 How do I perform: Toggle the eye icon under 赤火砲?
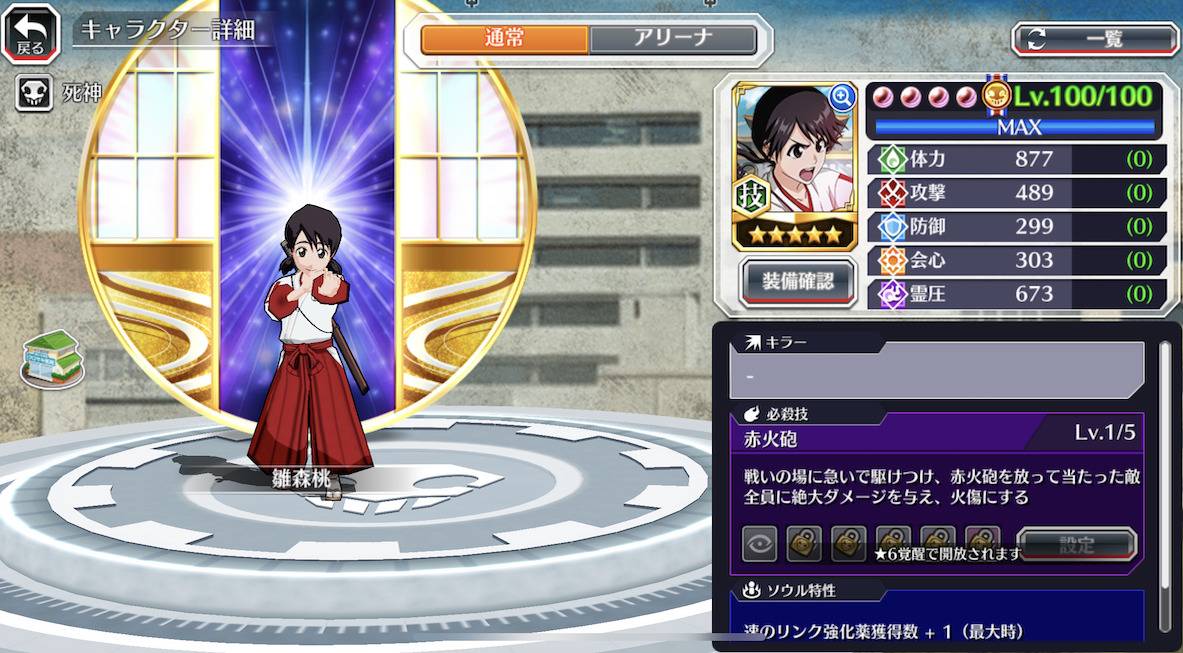click(760, 545)
